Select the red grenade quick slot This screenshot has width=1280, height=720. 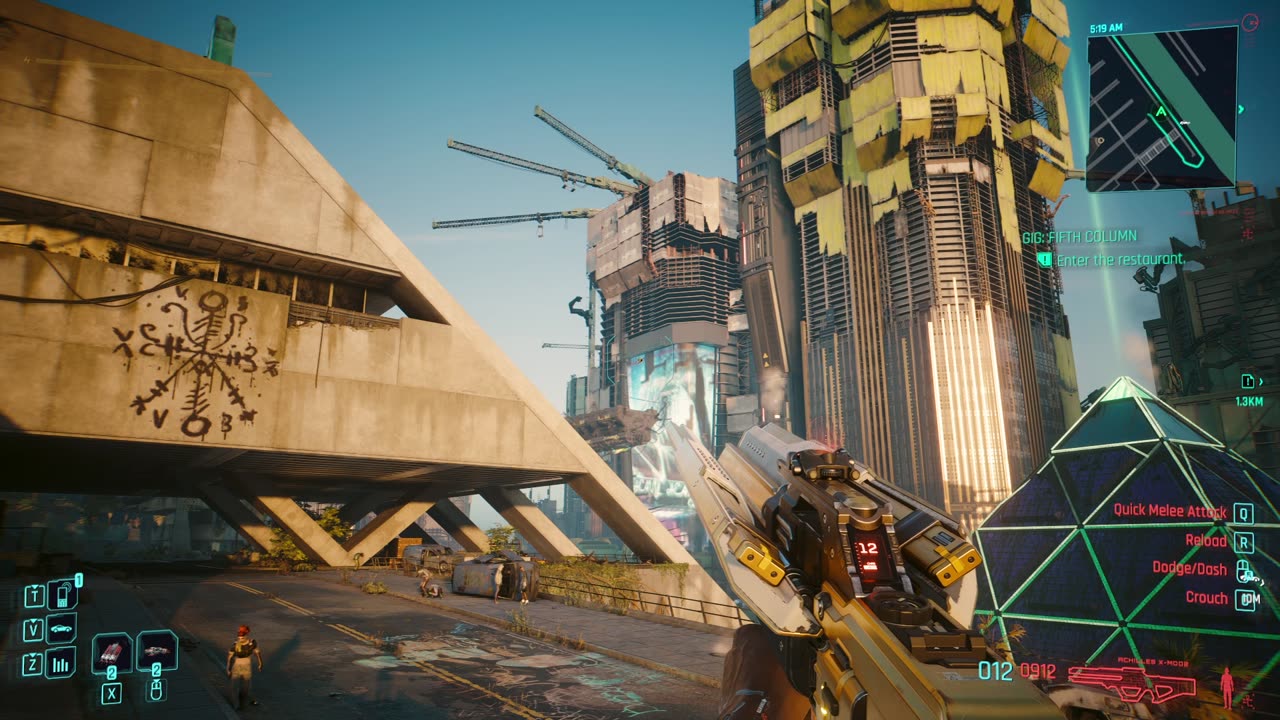pyautogui.click(x=112, y=652)
